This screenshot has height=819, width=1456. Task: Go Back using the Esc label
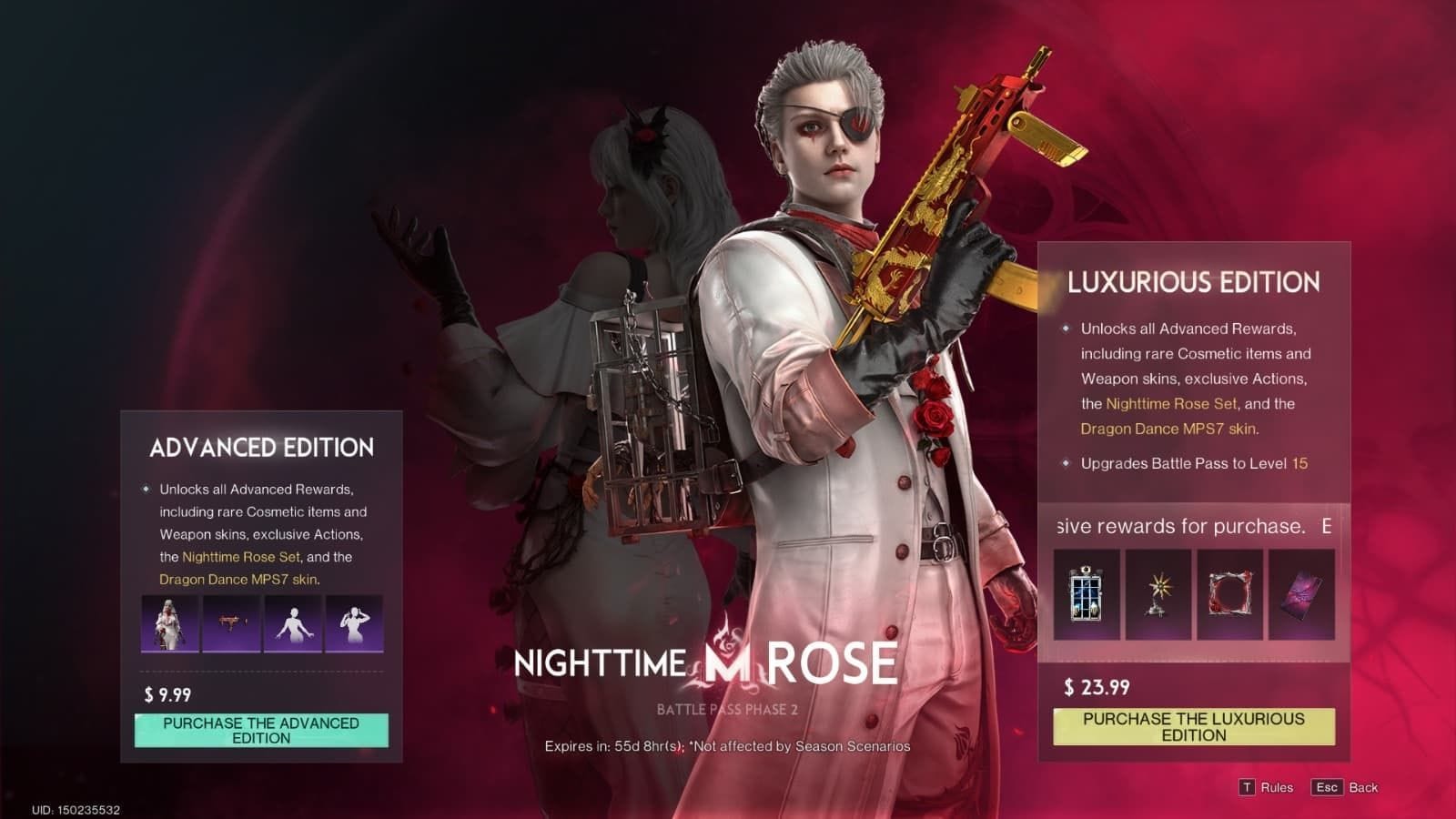(1329, 786)
